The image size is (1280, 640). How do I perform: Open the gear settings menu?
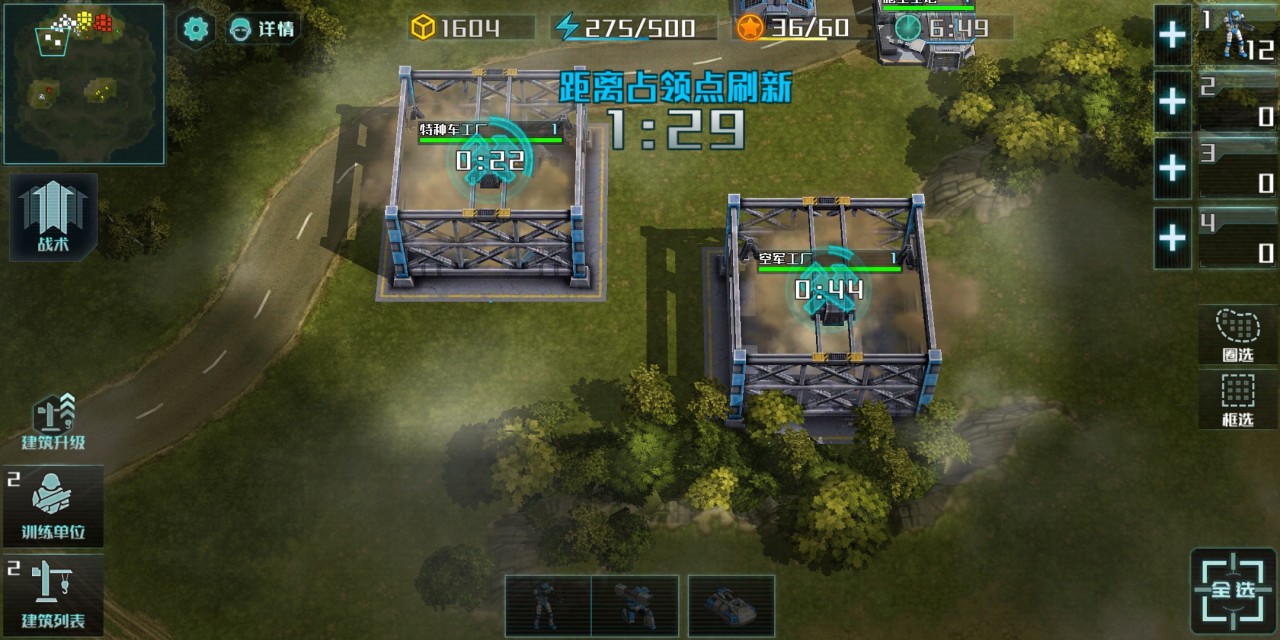coord(196,28)
